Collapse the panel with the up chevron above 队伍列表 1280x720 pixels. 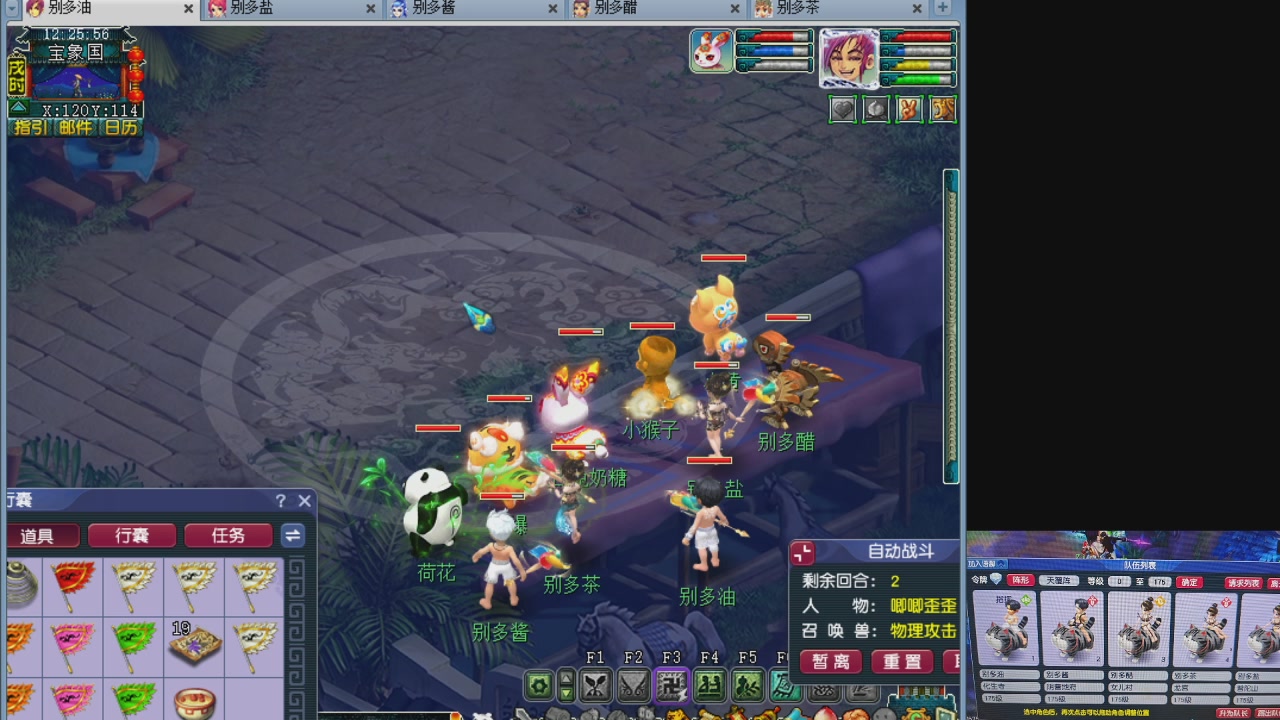pos(1002,566)
